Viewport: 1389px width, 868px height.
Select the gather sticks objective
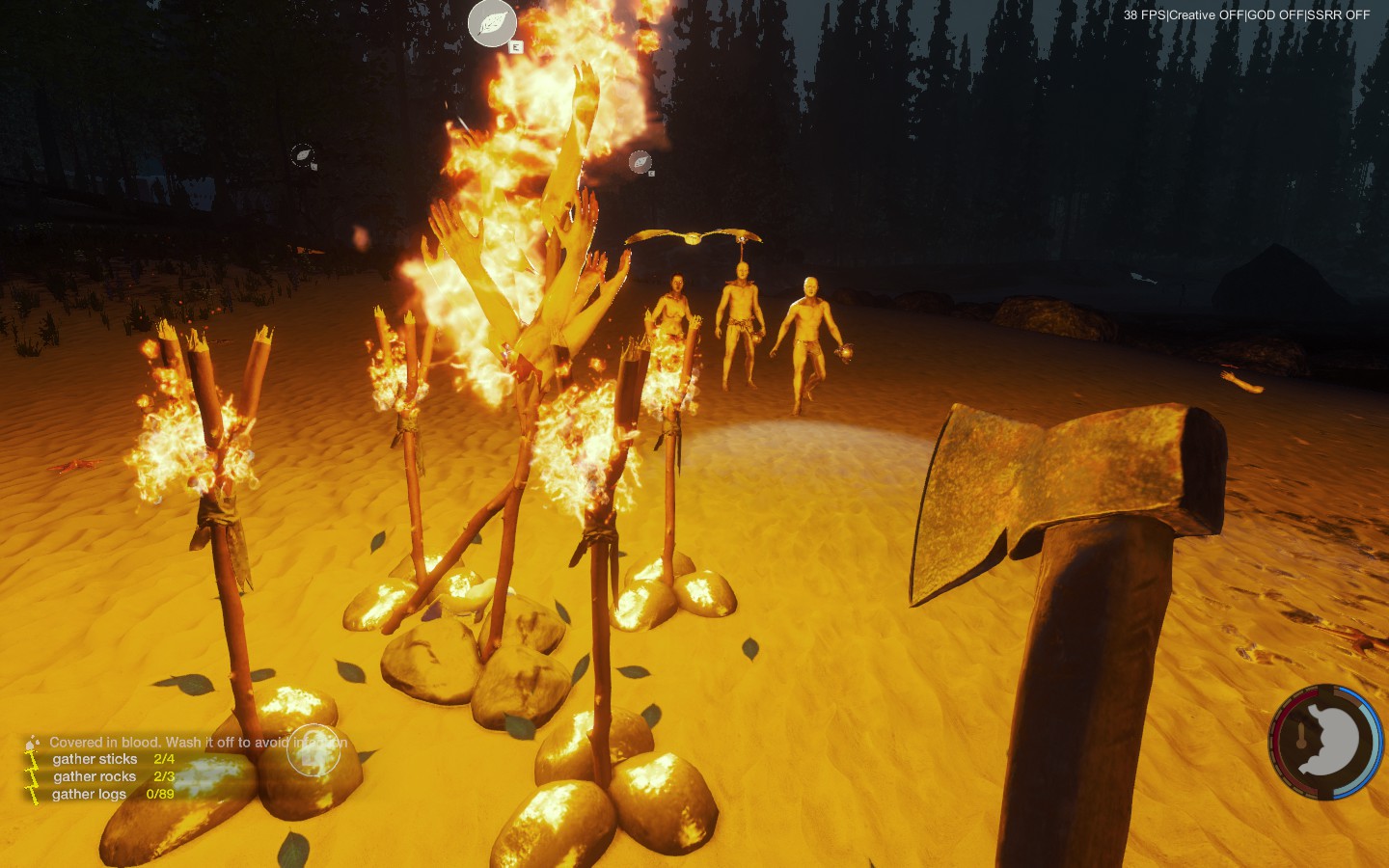coord(95,759)
